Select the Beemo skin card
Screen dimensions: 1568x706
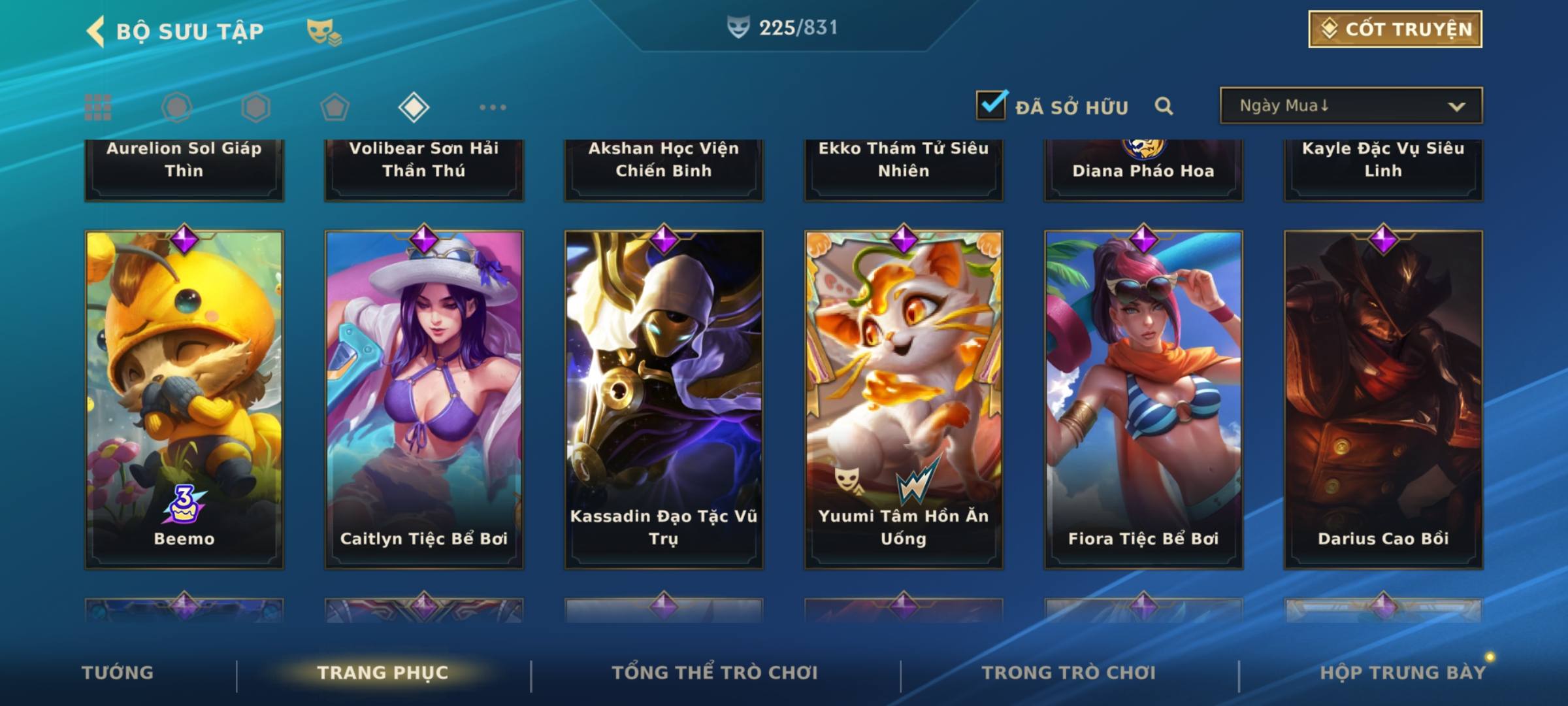(x=184, y=399)
